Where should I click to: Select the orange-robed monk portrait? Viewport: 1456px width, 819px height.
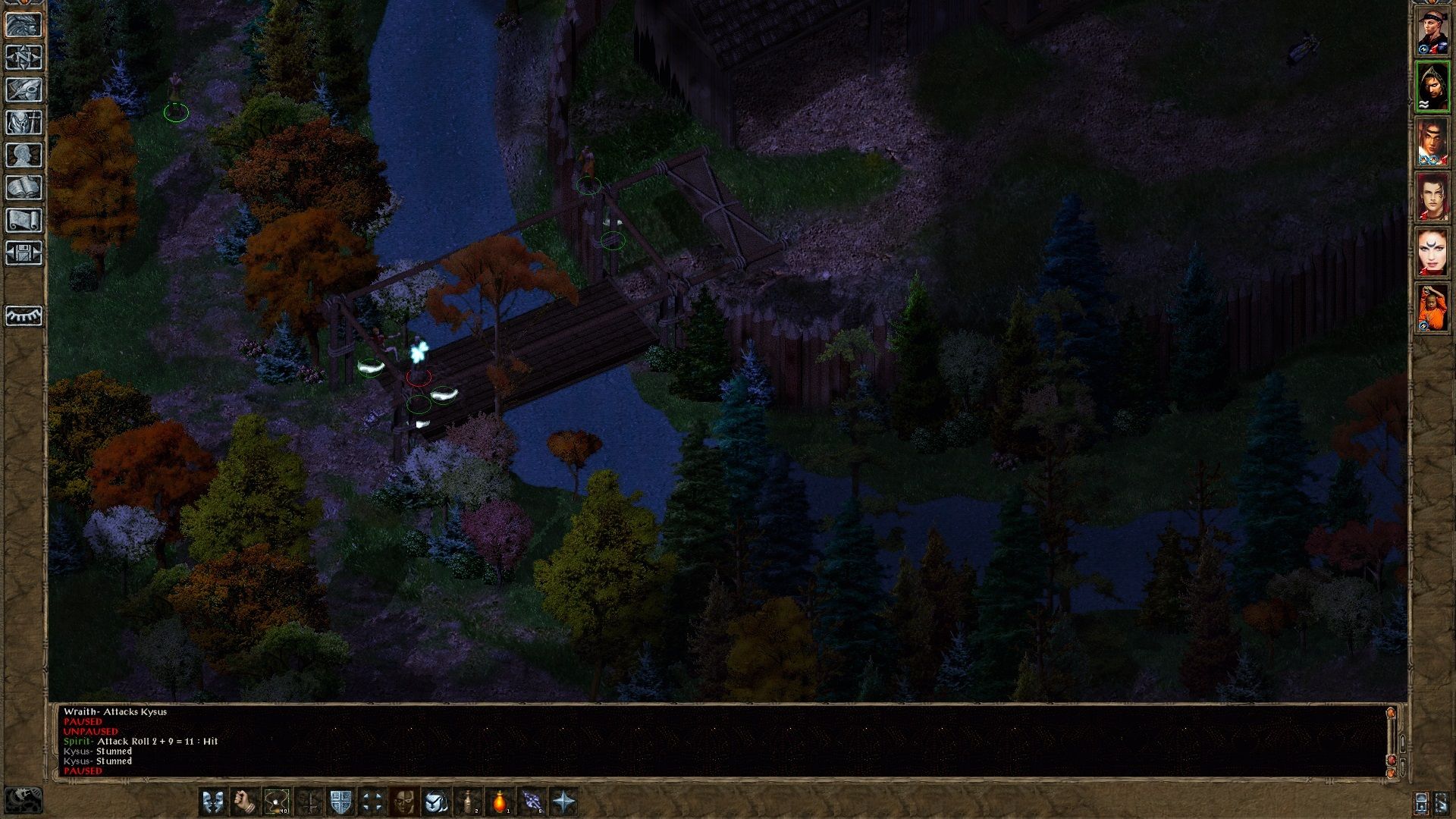1432,307
